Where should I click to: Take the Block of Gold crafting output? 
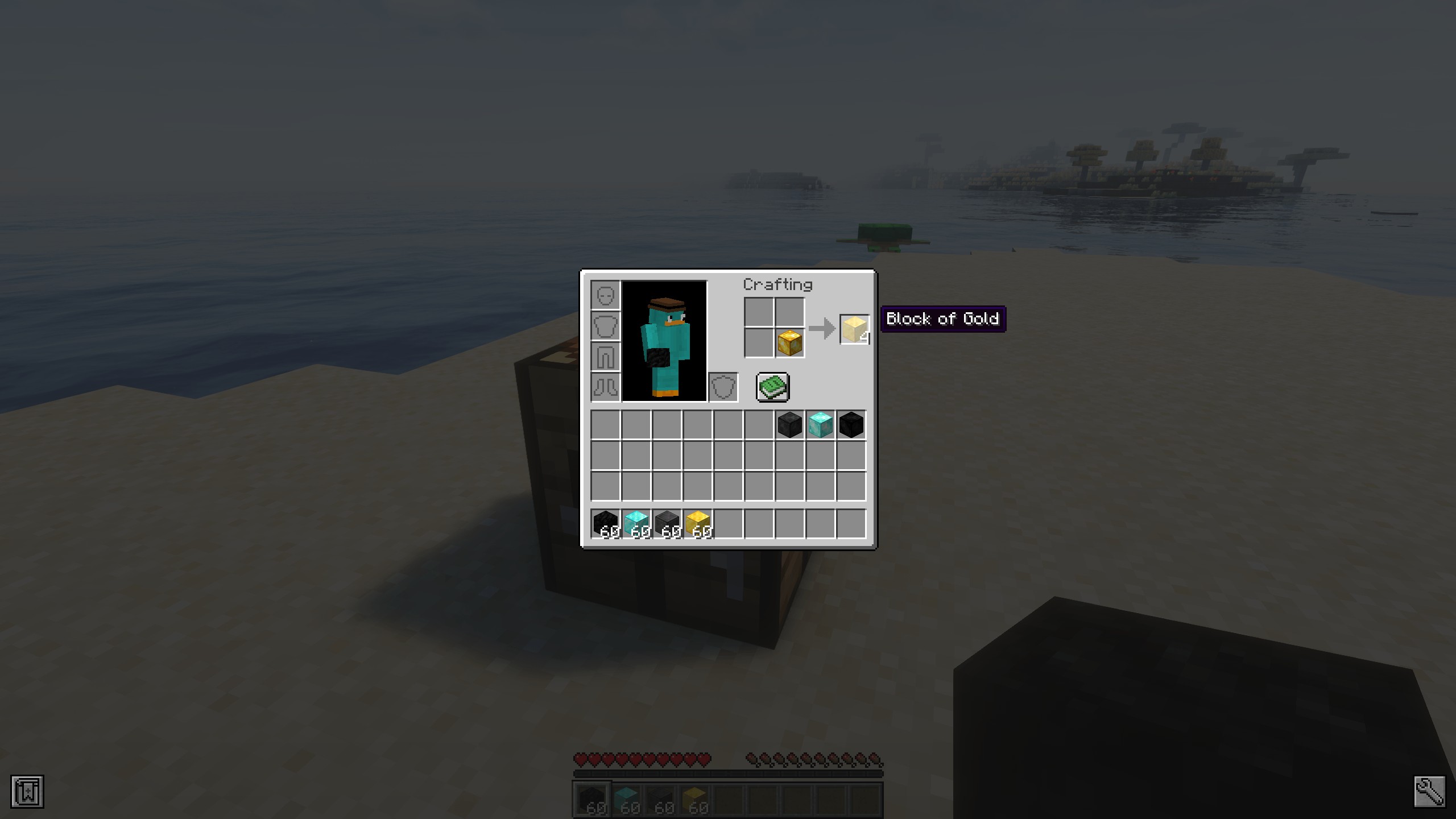click(854, 329)
